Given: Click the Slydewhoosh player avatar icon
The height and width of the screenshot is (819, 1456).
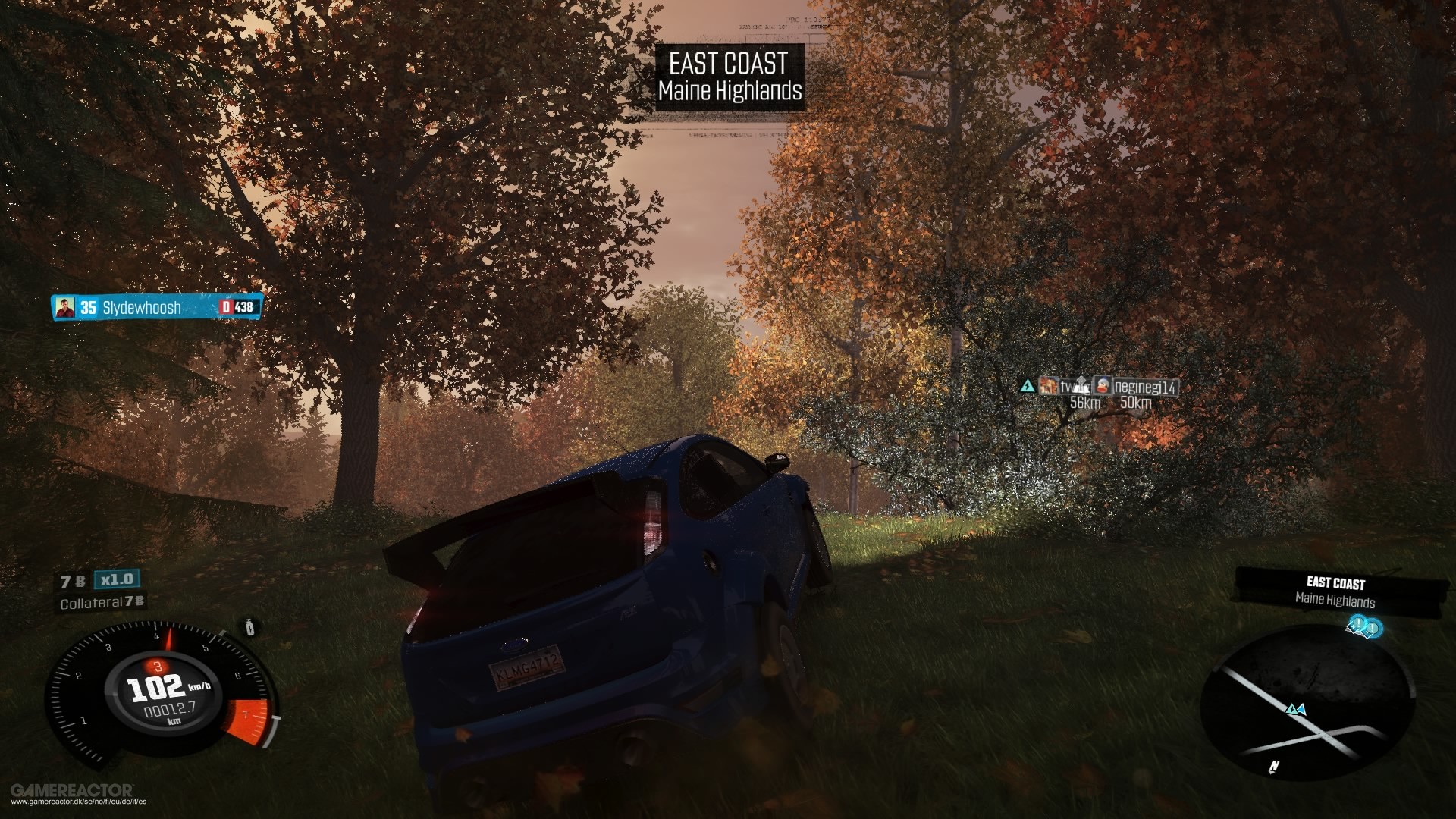Looking at the screenshot, I should pyautogui.click(x=65, y=307).
